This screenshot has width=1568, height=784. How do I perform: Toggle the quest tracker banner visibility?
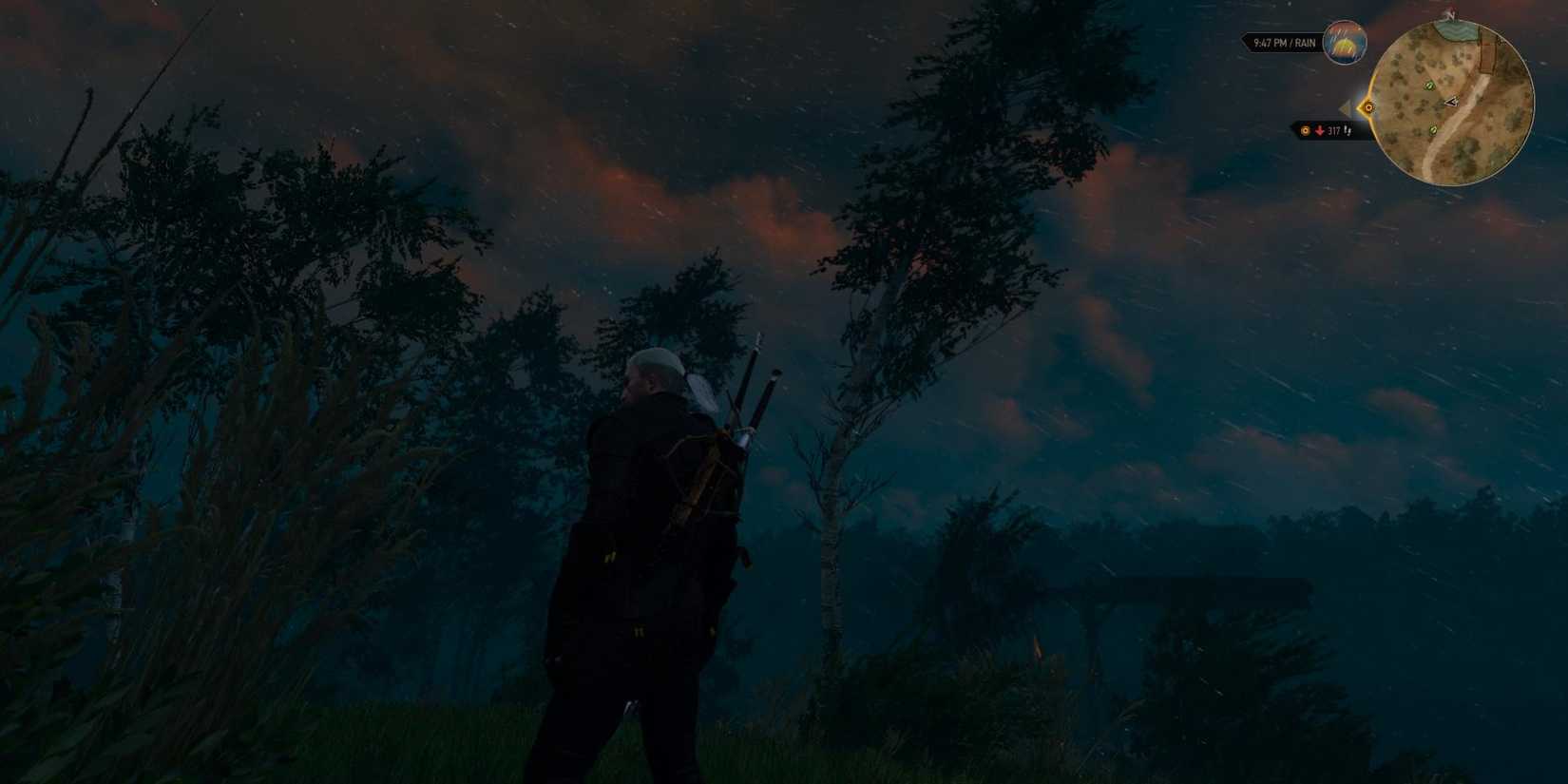click(1327, 130)
